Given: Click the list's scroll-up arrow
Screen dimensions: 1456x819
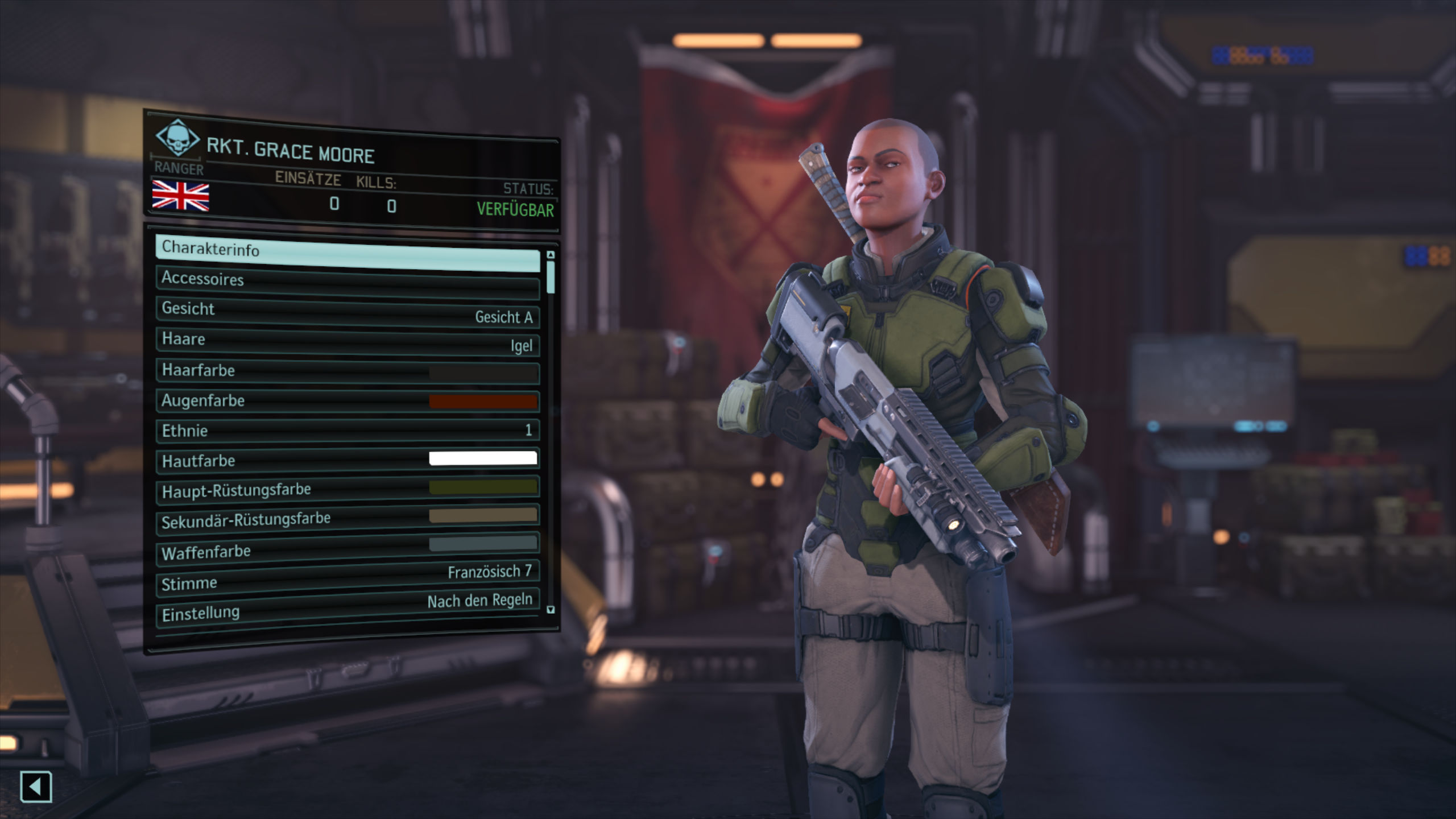Looking at the screenshot, I should [550, 255].
